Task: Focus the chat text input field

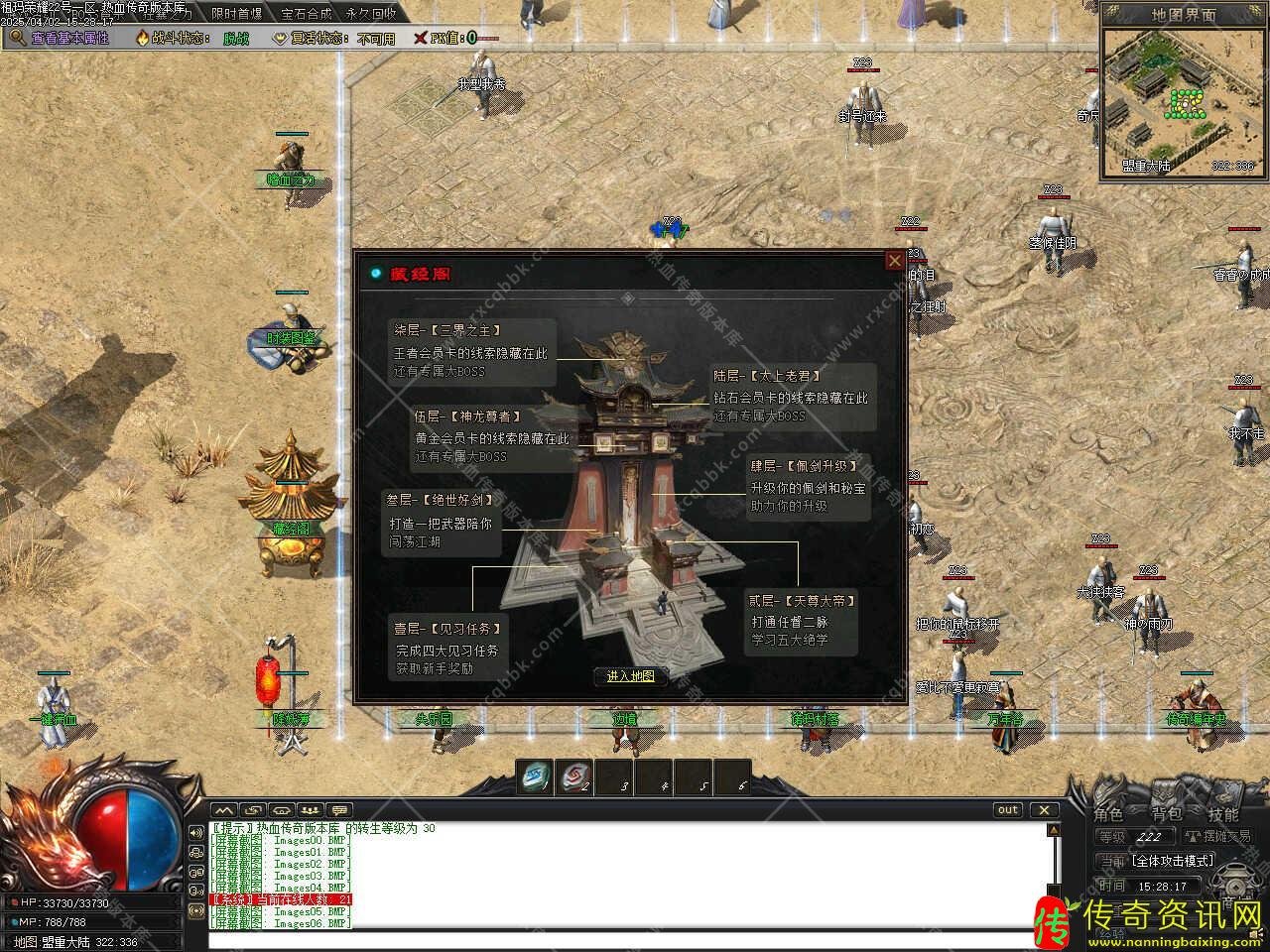Action: point(625,940)
